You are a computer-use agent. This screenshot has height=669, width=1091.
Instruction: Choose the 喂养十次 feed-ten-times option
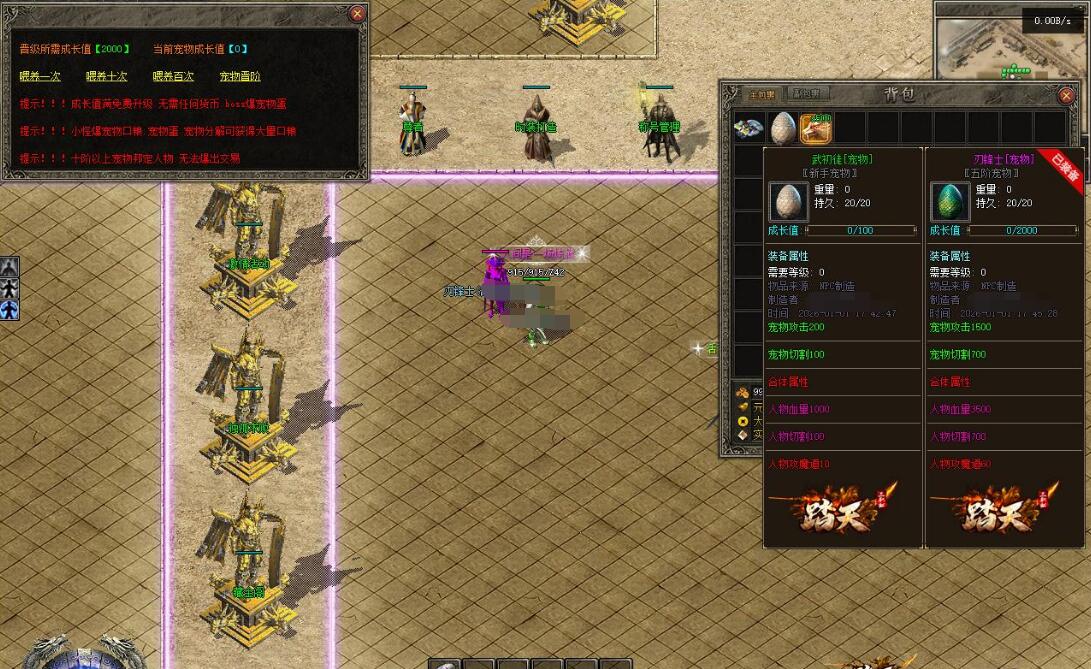pos(106,76)
